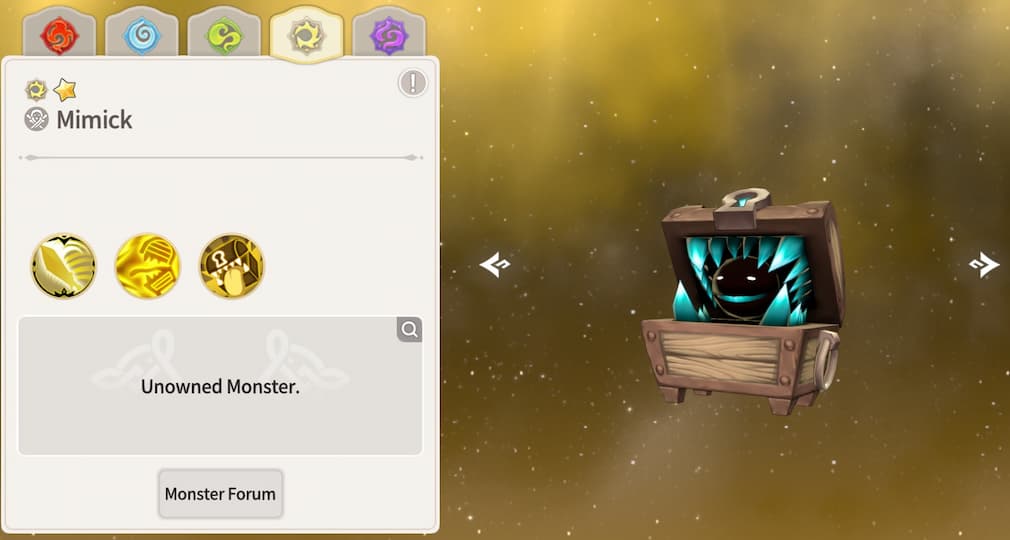Click the magnifying glass button
This screenshot has width=1010, height=540.
(409, 329)
